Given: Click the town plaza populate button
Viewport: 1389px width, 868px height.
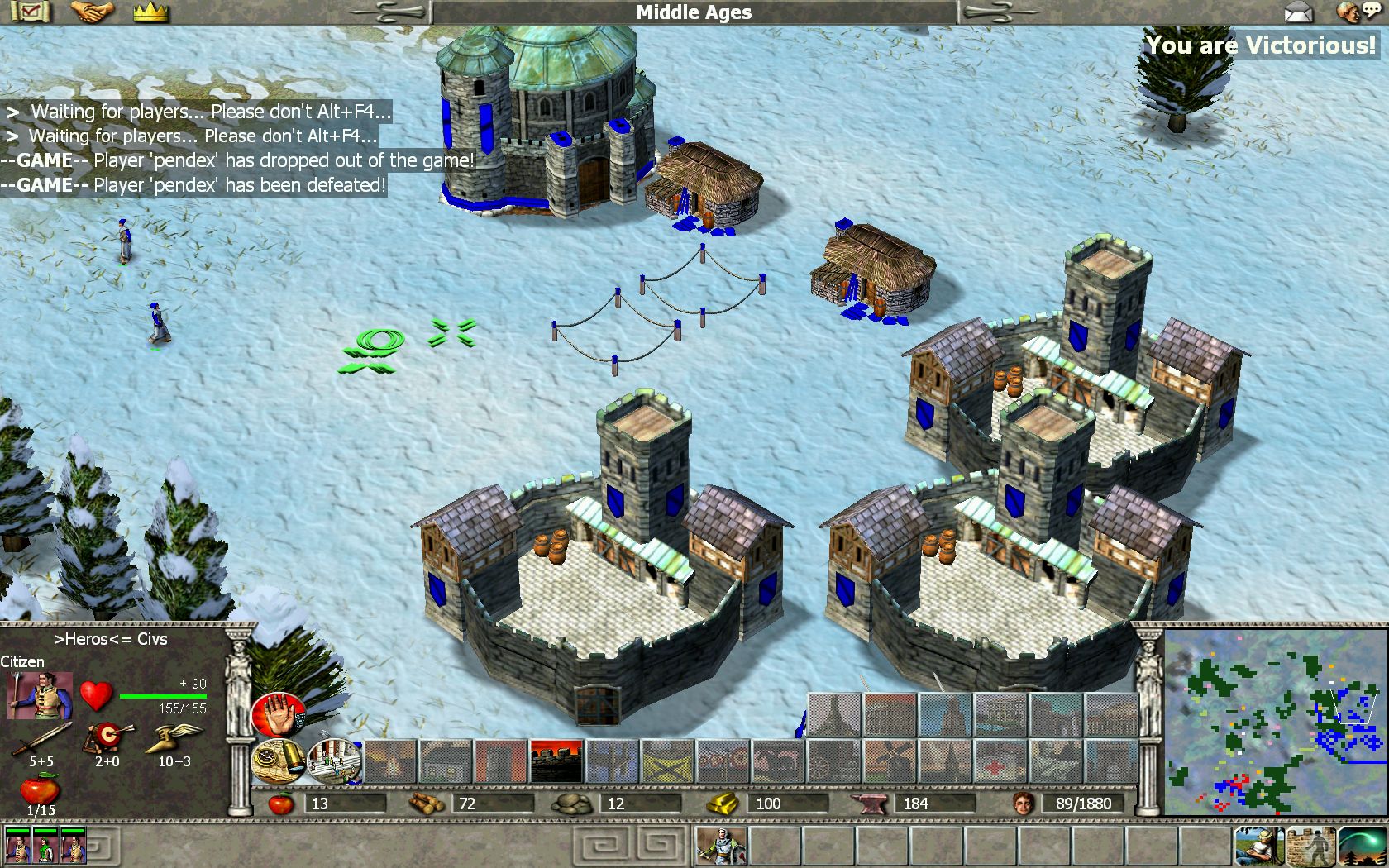Looking at the screenshot, I should [x=334, y=761].
